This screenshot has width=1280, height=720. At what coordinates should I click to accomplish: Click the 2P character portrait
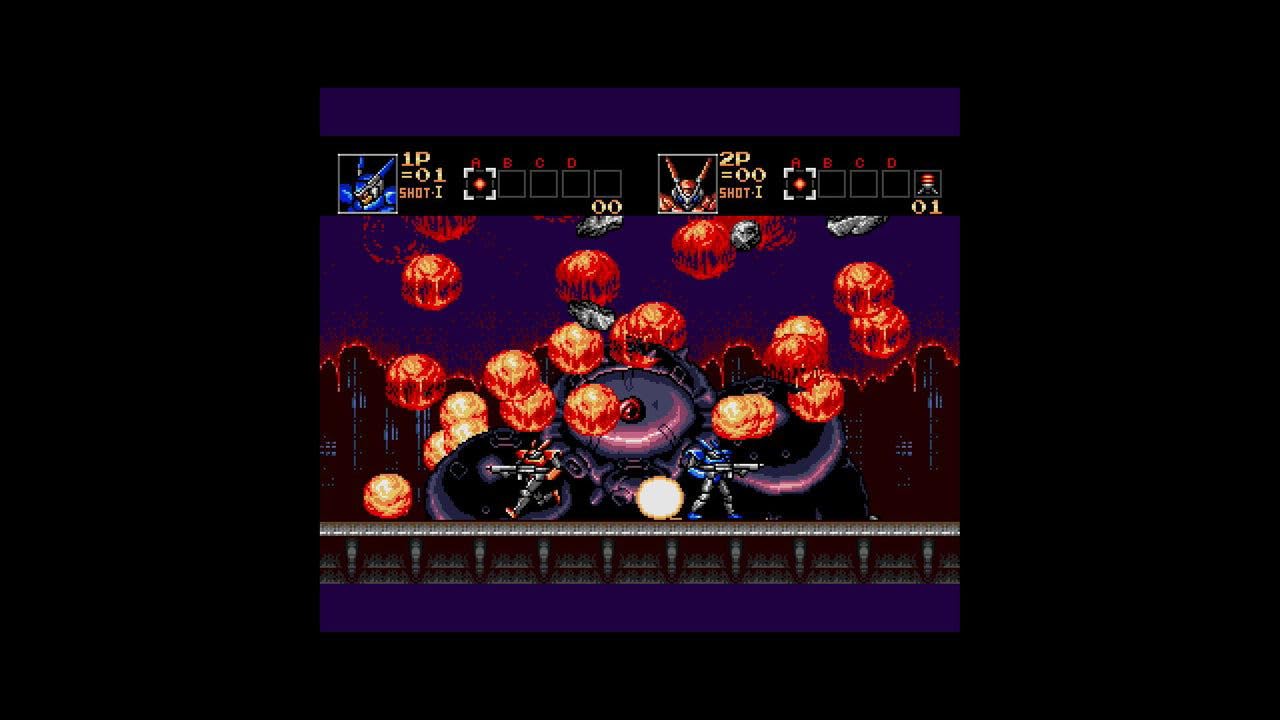click(686, 182)
